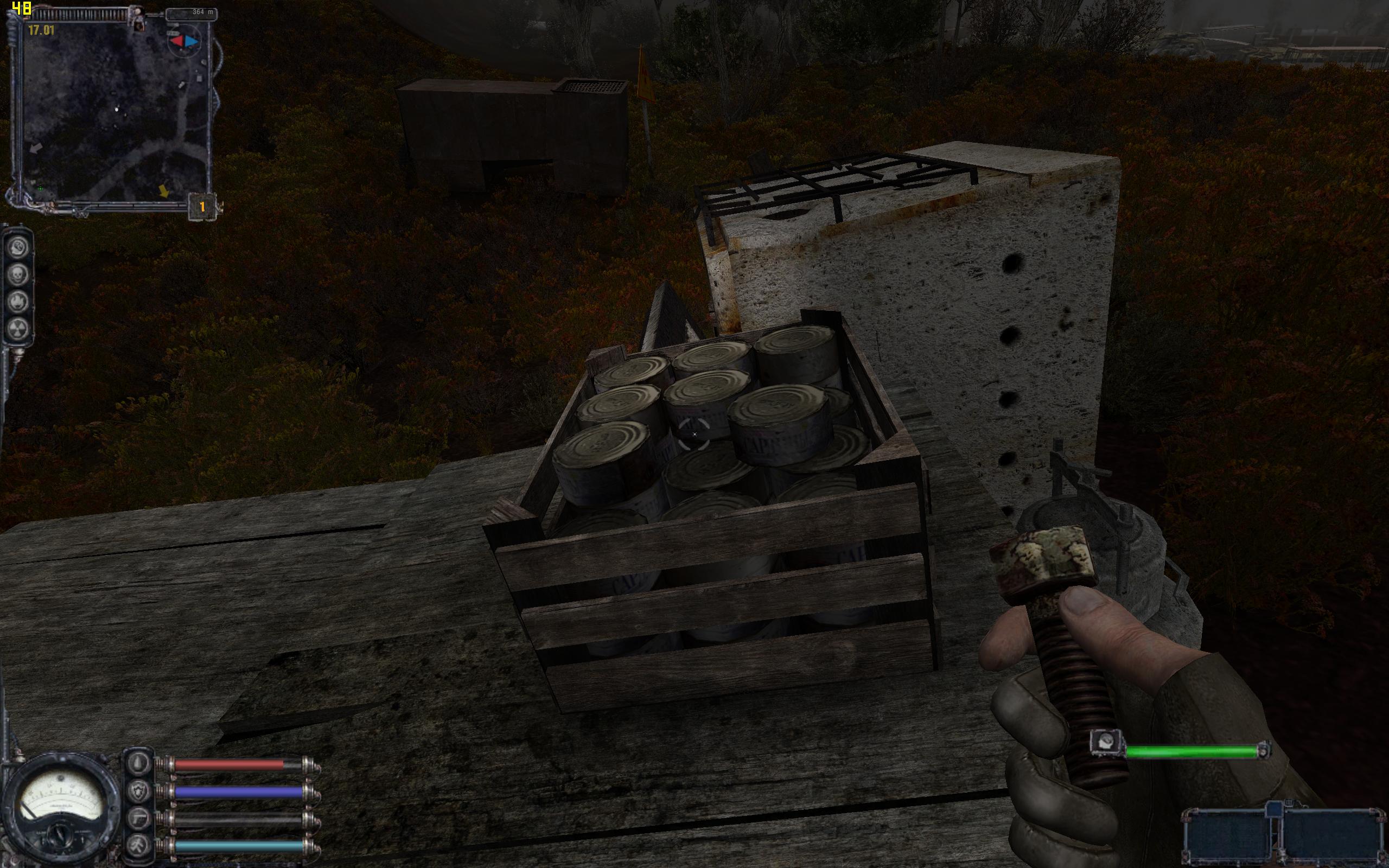Click the skull chemical hazard indicator
Image resolution: width=1389 pixels, height=868 pixels.
pos(19,275)
